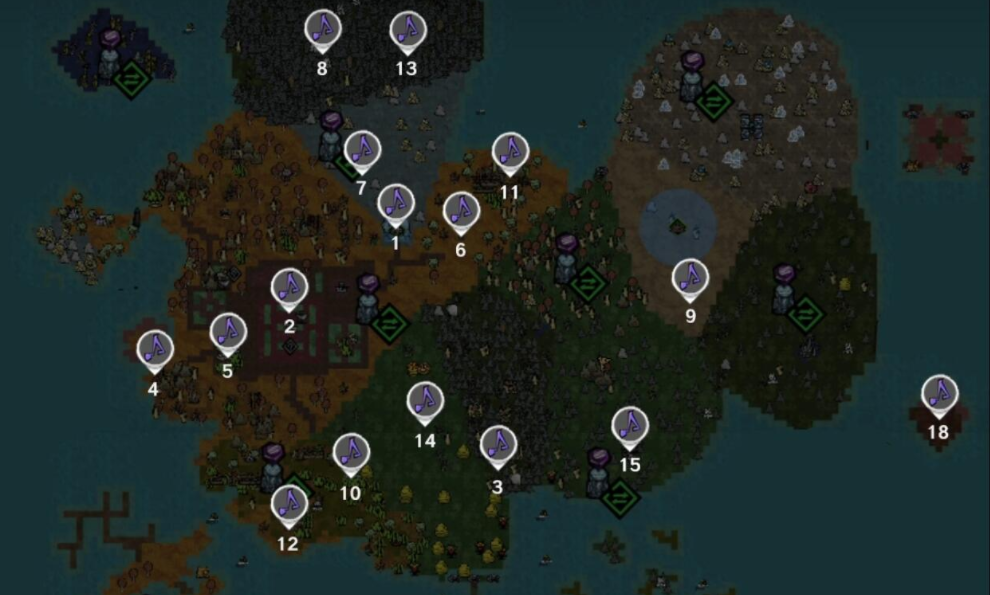Click music note marker number 1
Viewport: 990px width, 595px height.
coord(396,203)
